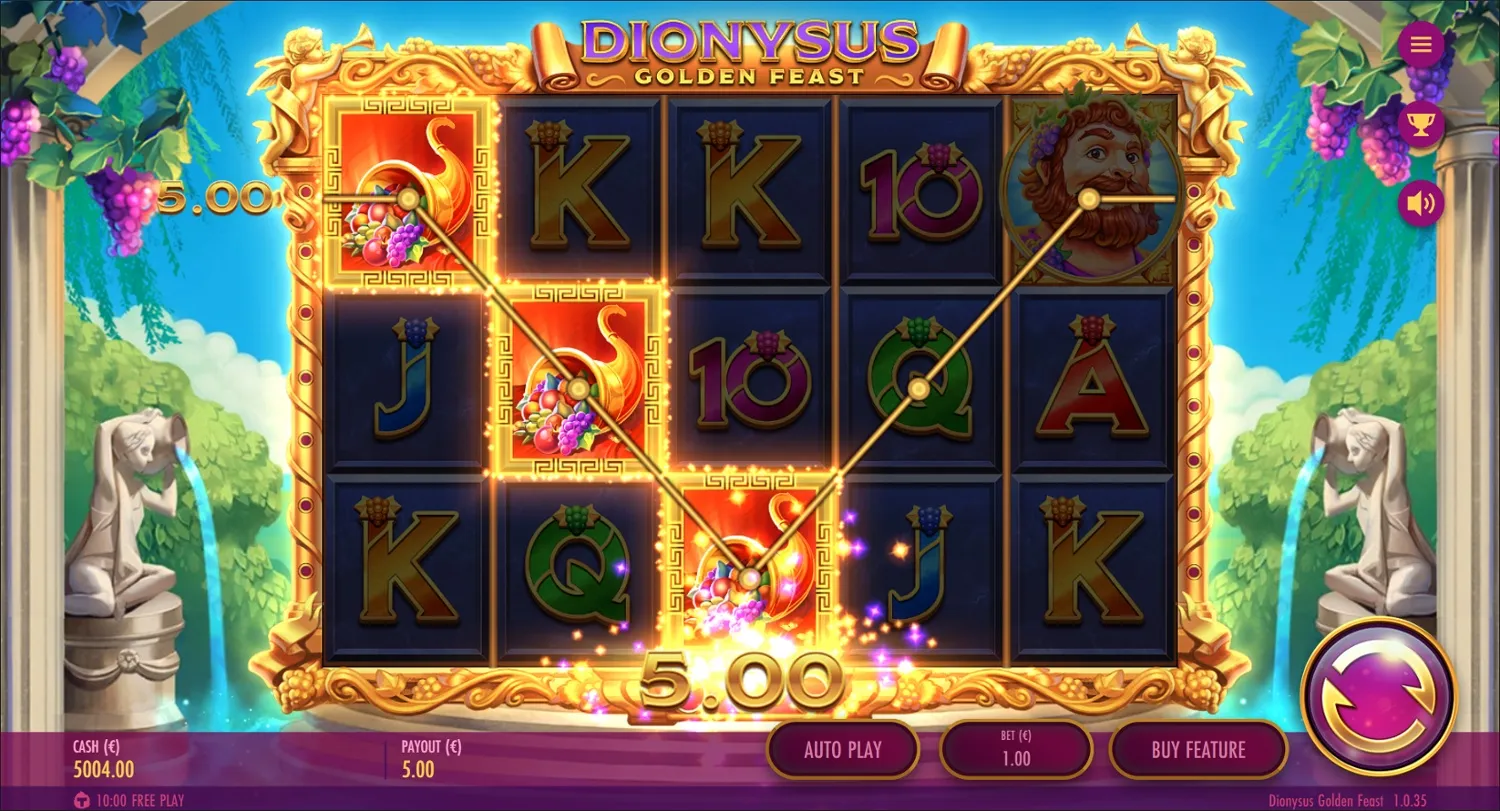Open bet size adjustment panel
The image size is (1500, 811).
(1016, 749)
